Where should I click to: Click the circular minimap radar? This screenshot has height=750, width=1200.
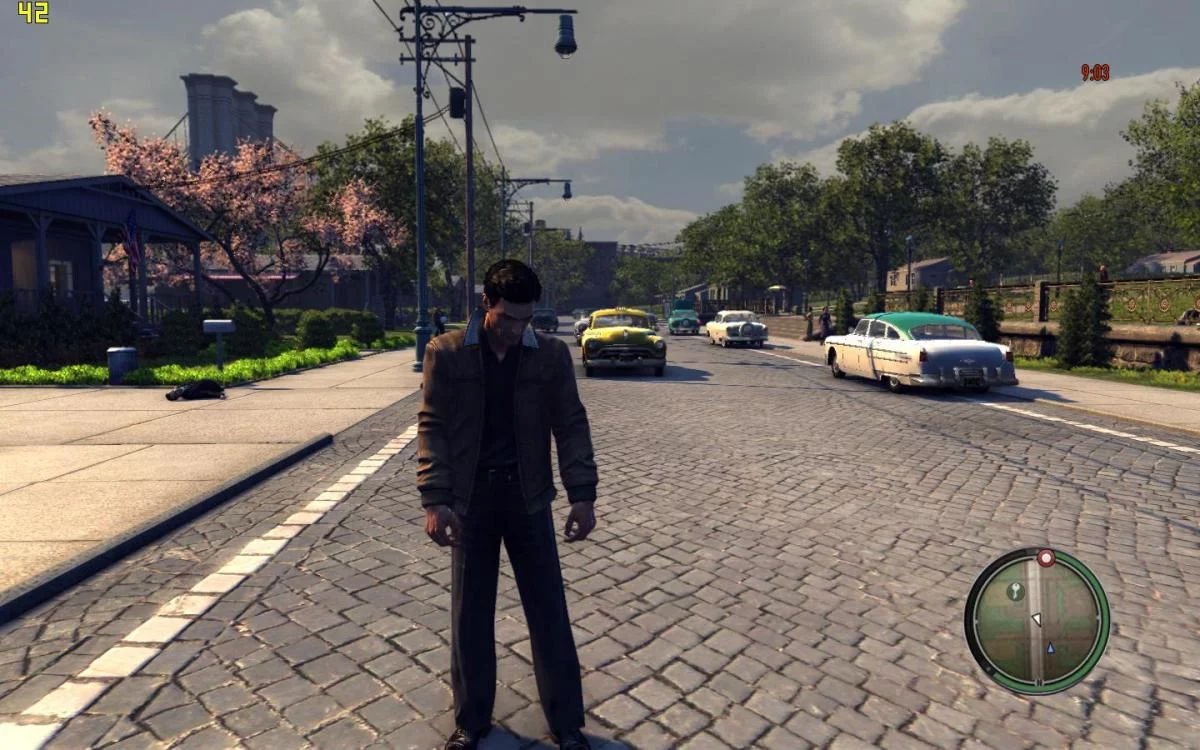1037,620
